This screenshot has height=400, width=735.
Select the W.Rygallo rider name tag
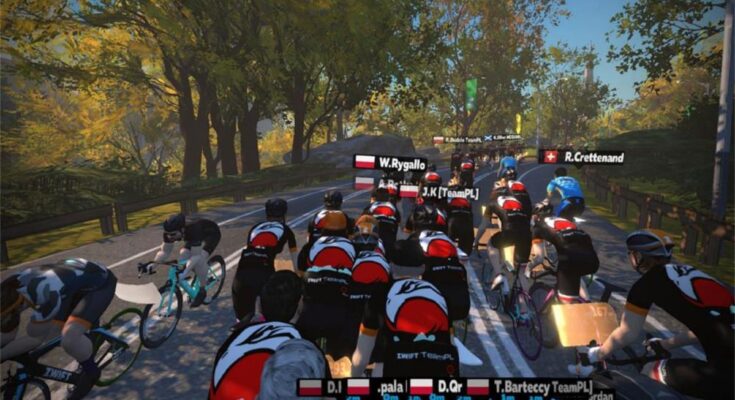[x=392, y=163]
